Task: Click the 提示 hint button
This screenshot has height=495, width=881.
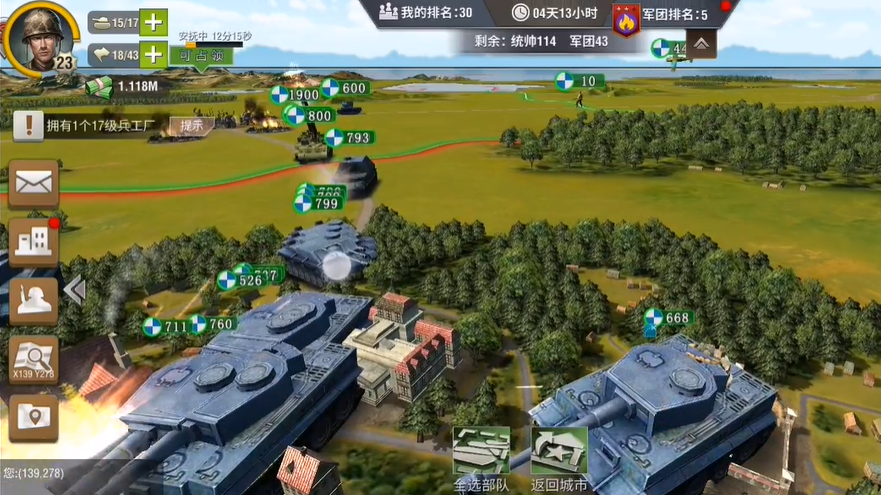Action: (192, 125)
